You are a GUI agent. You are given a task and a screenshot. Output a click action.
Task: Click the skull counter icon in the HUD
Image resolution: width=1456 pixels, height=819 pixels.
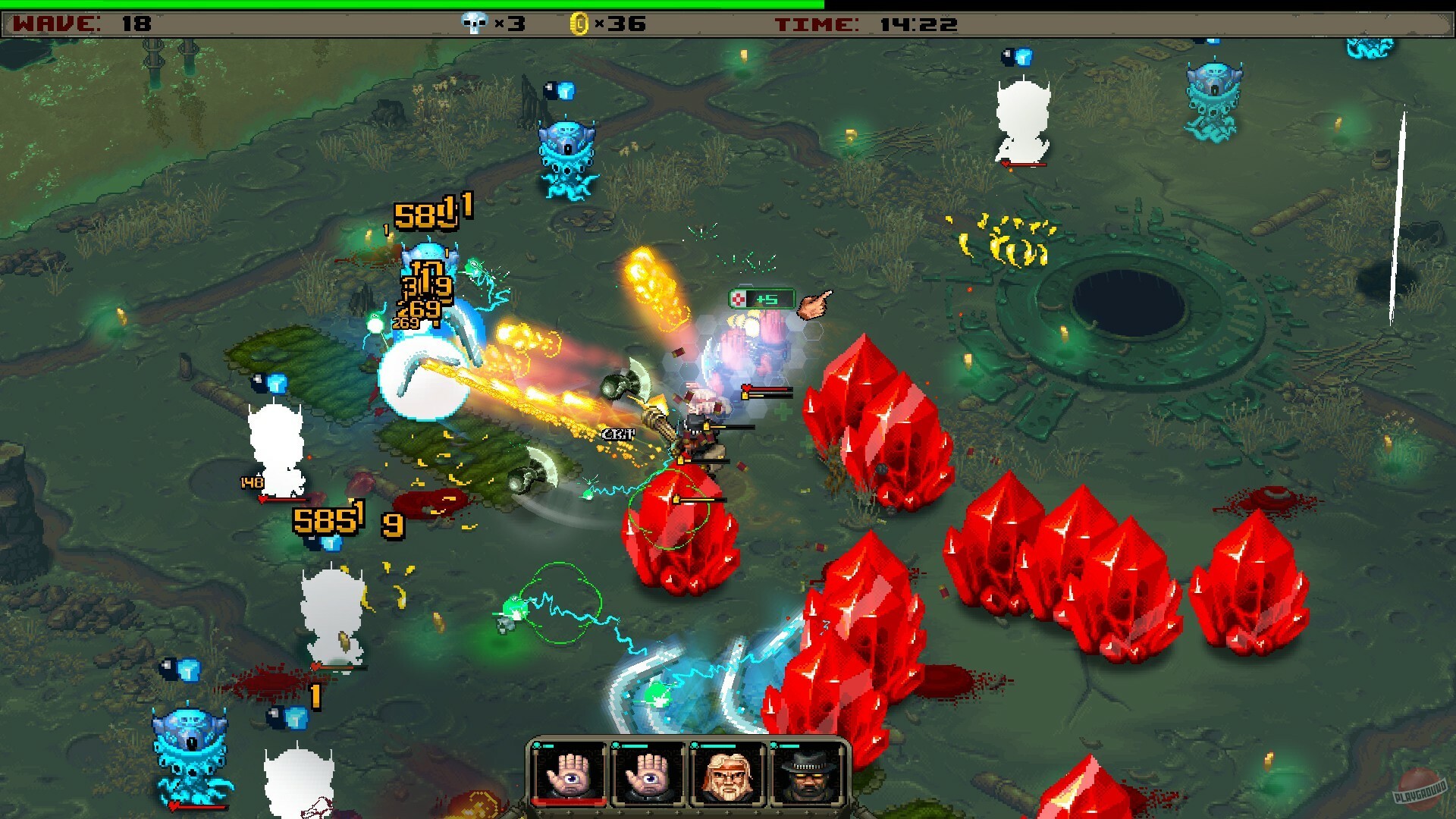473,23
